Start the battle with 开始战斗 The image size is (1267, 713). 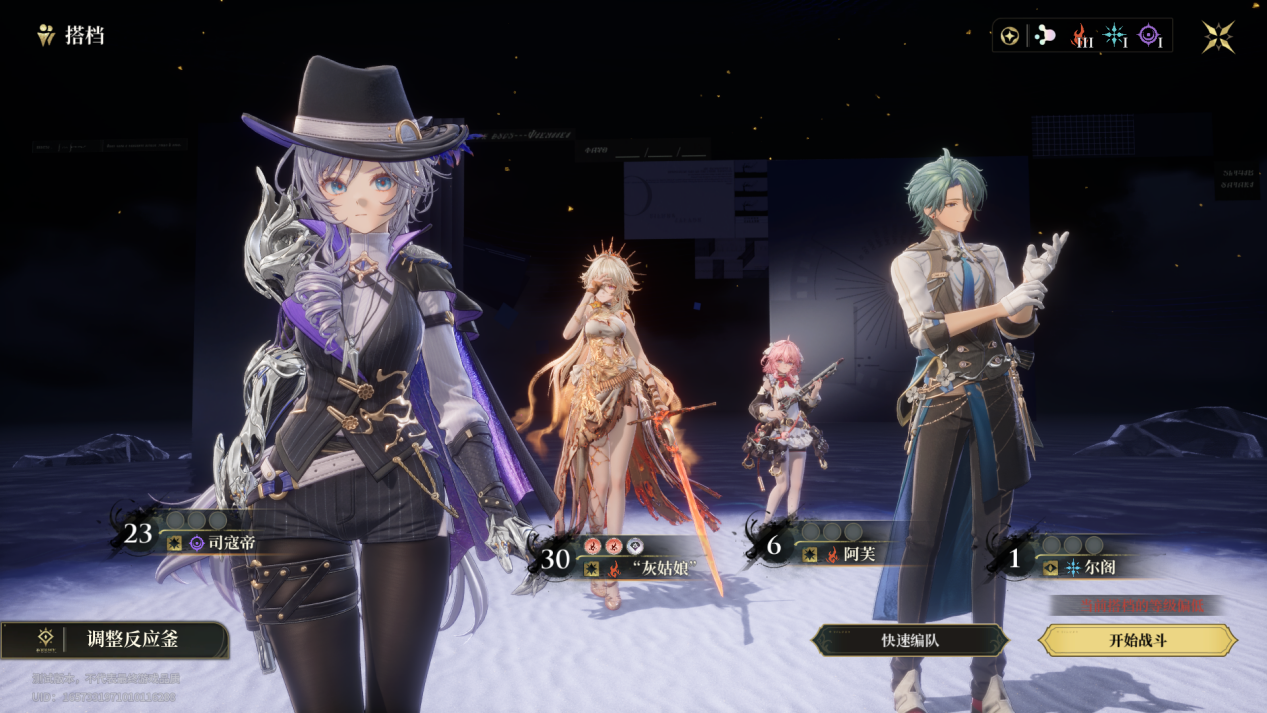click(1138, 640)
